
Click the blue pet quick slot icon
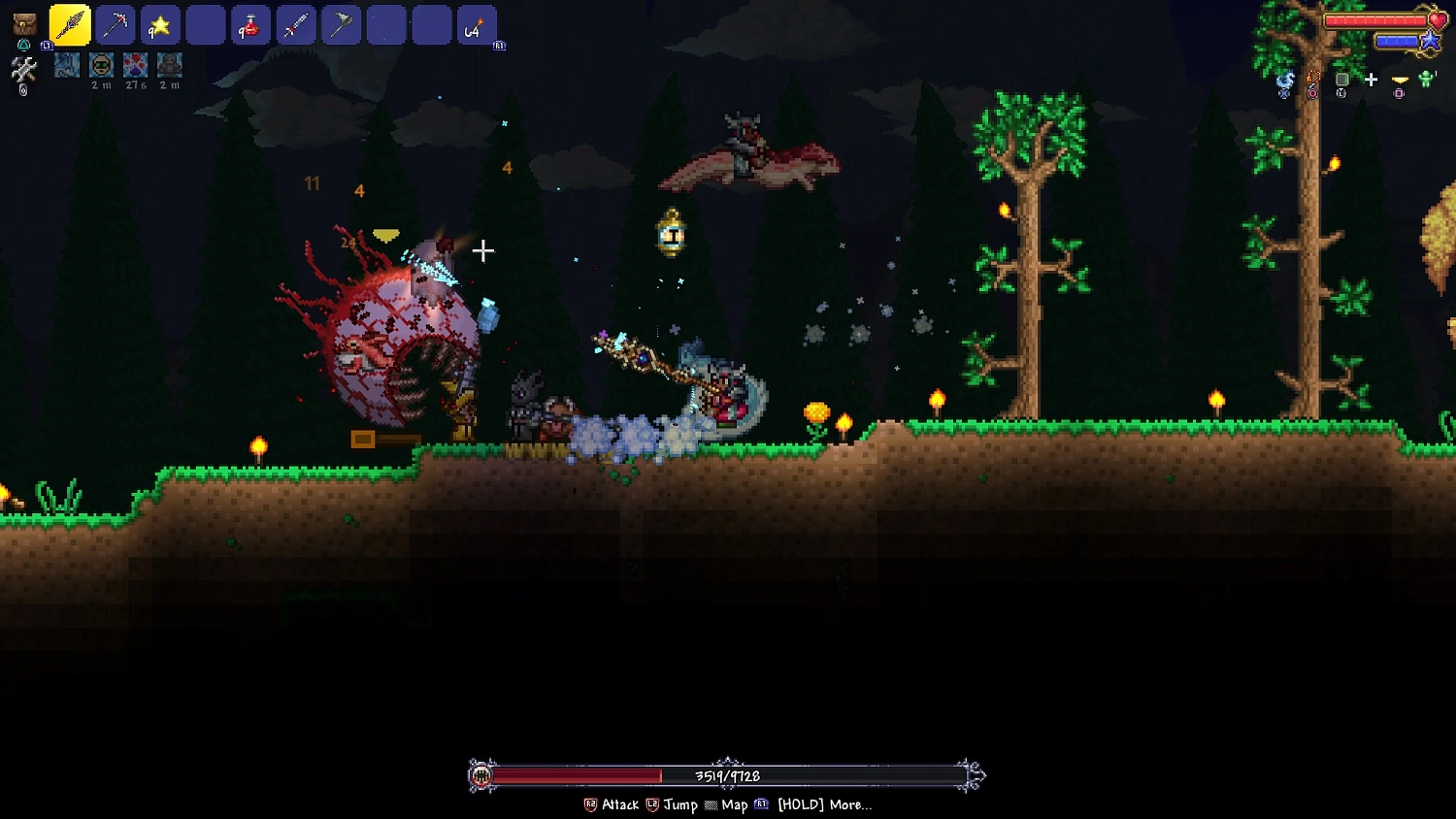1284,80
